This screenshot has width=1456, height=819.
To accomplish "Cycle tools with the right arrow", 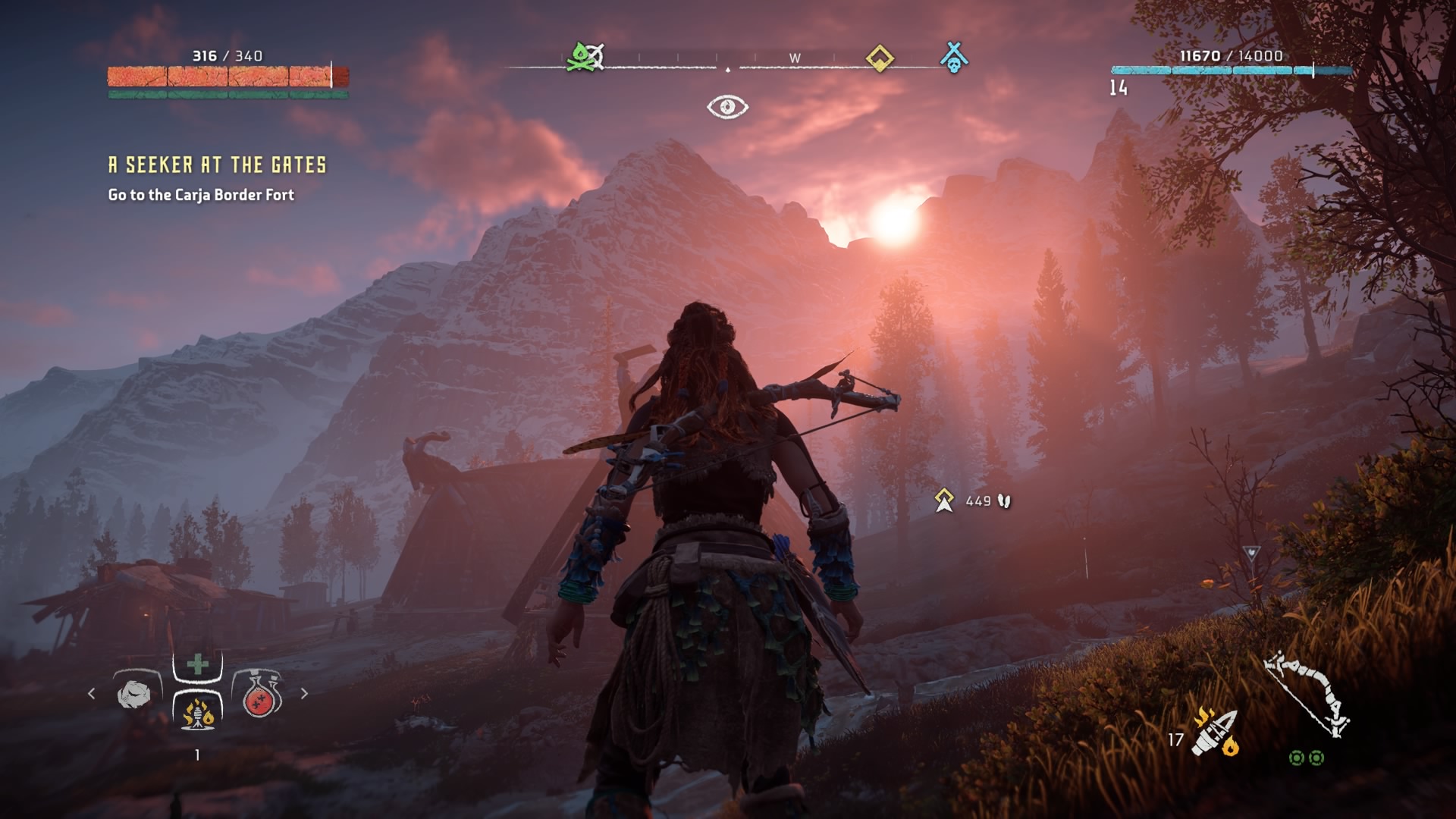I will (x=304, y=693).
